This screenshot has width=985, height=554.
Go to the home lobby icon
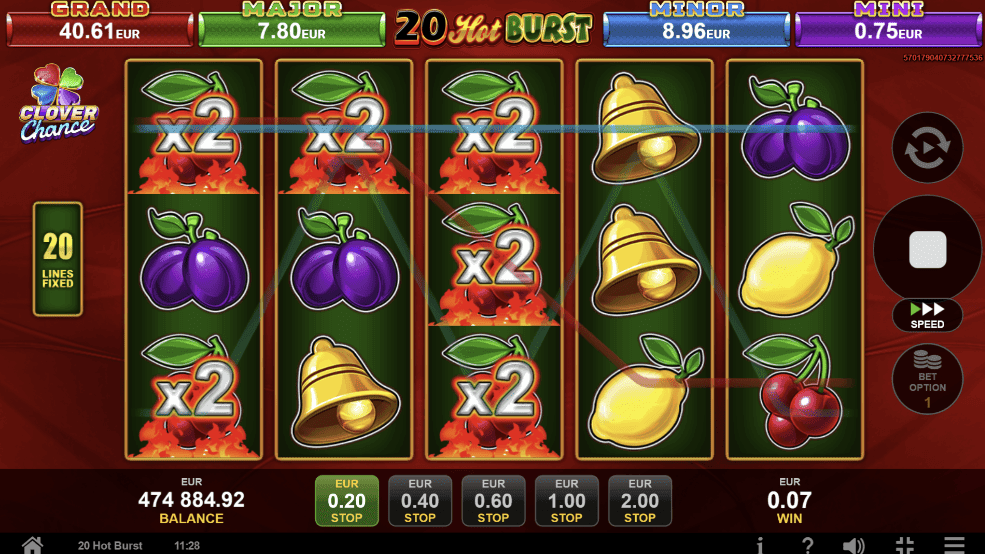(32, 545)
